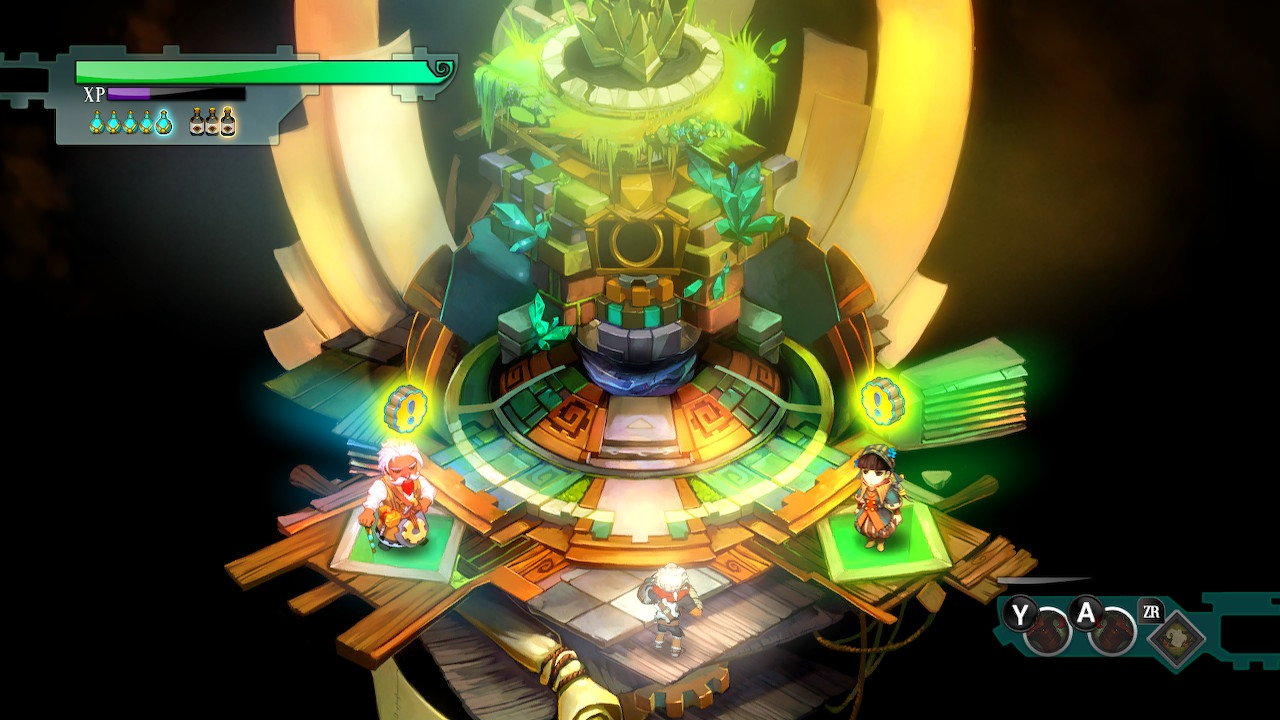1280x720 pixels.
Task: Click the highlighted black spirit tonic
Action: click(x=228, y=123)
